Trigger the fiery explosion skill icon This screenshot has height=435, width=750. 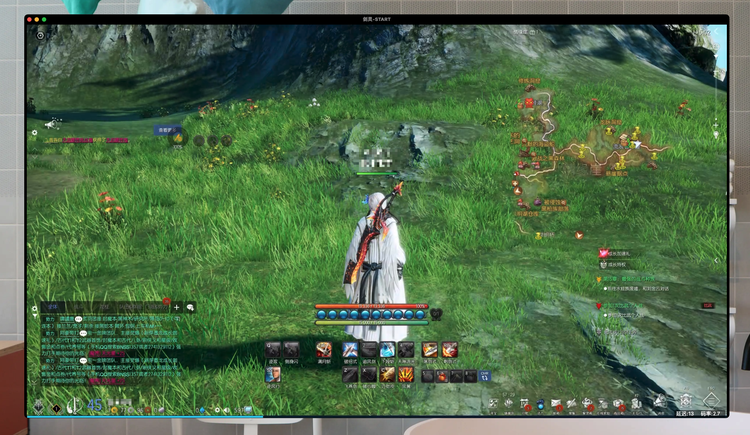[408, 375]
